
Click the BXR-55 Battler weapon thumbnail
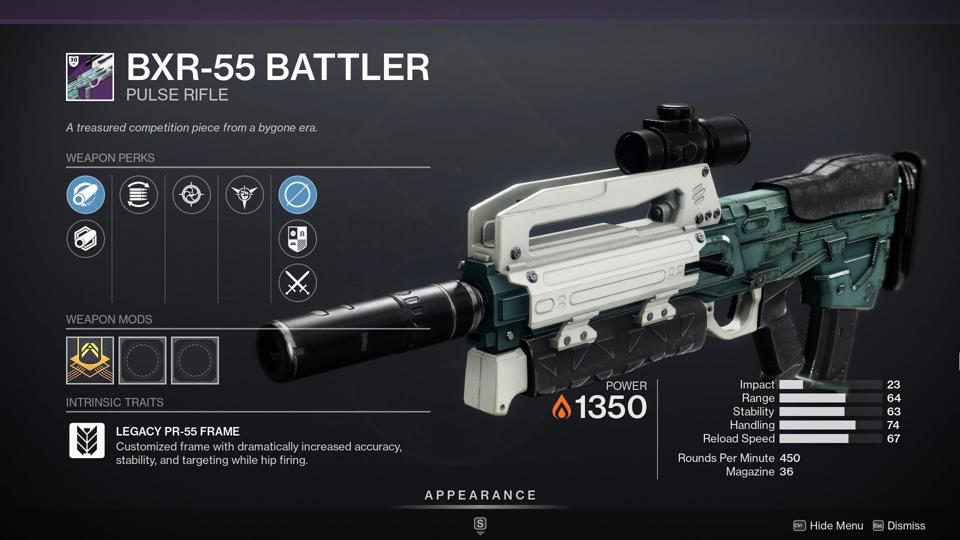pos(90,77)
